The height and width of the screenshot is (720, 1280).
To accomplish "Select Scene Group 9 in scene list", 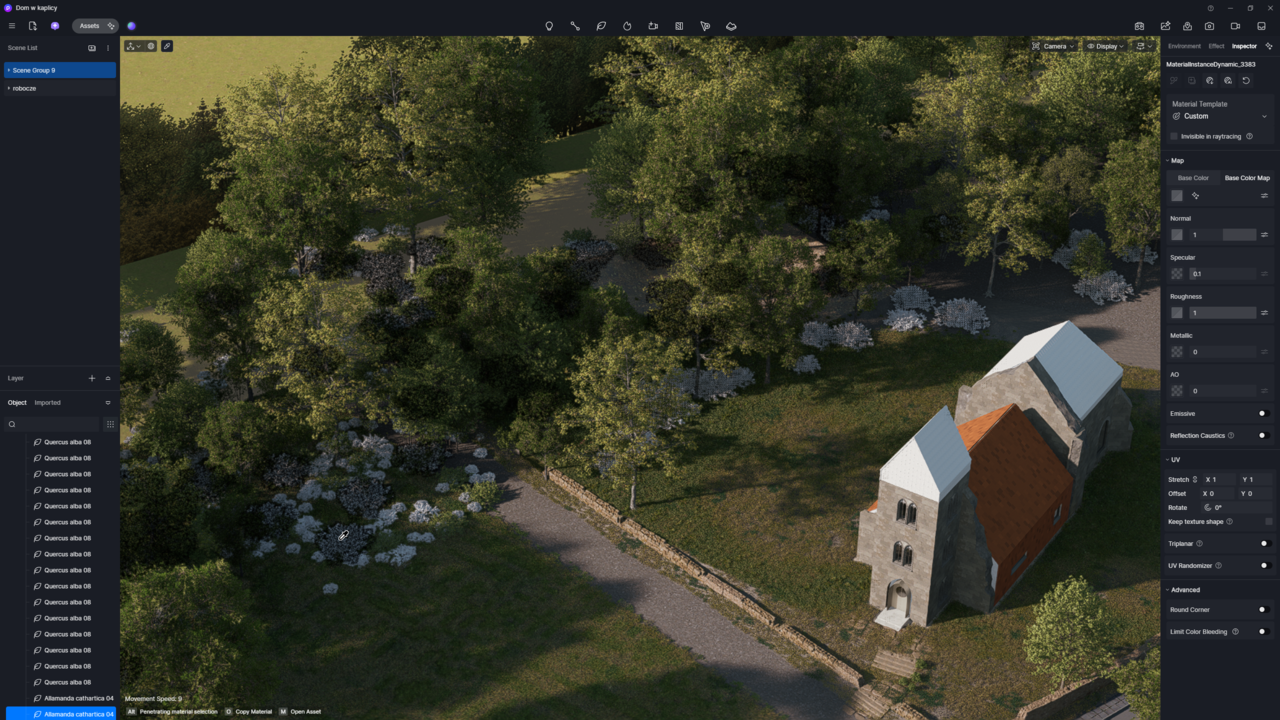I will point(60,70).
